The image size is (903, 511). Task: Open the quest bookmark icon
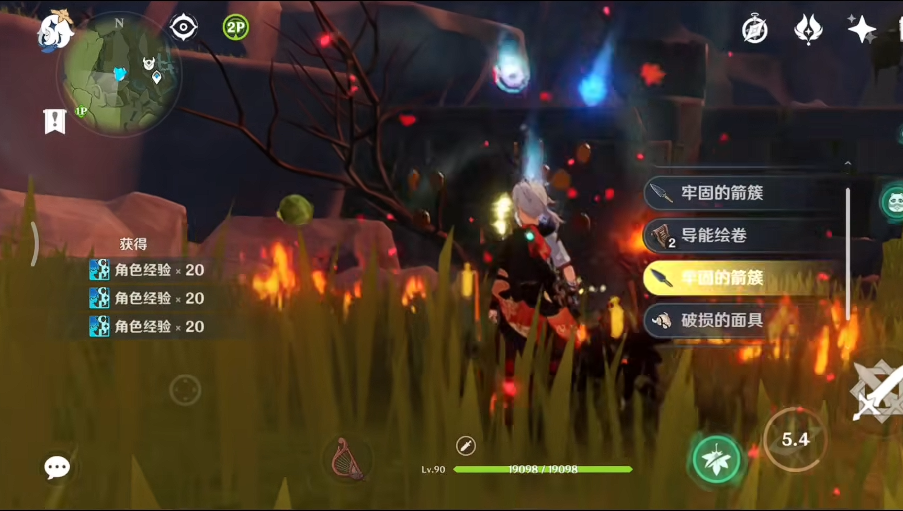54,121
